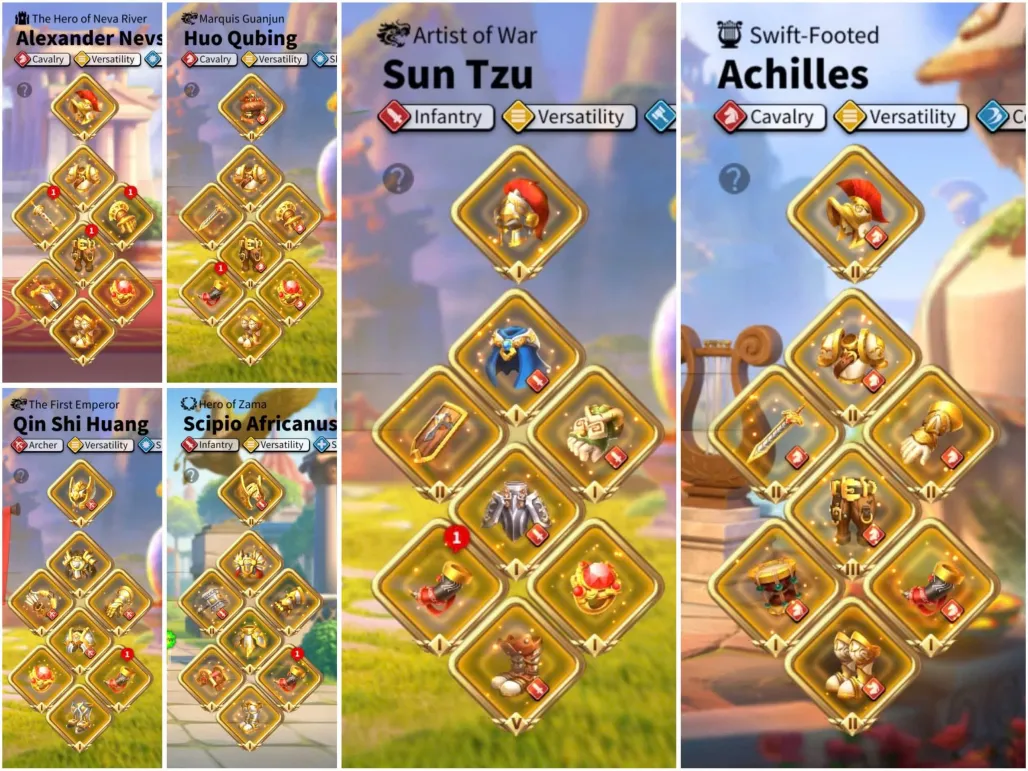Open Achilles' golden chest armor slot
This screenshot has width=1028, height=771.
click(x=853, y=357)
